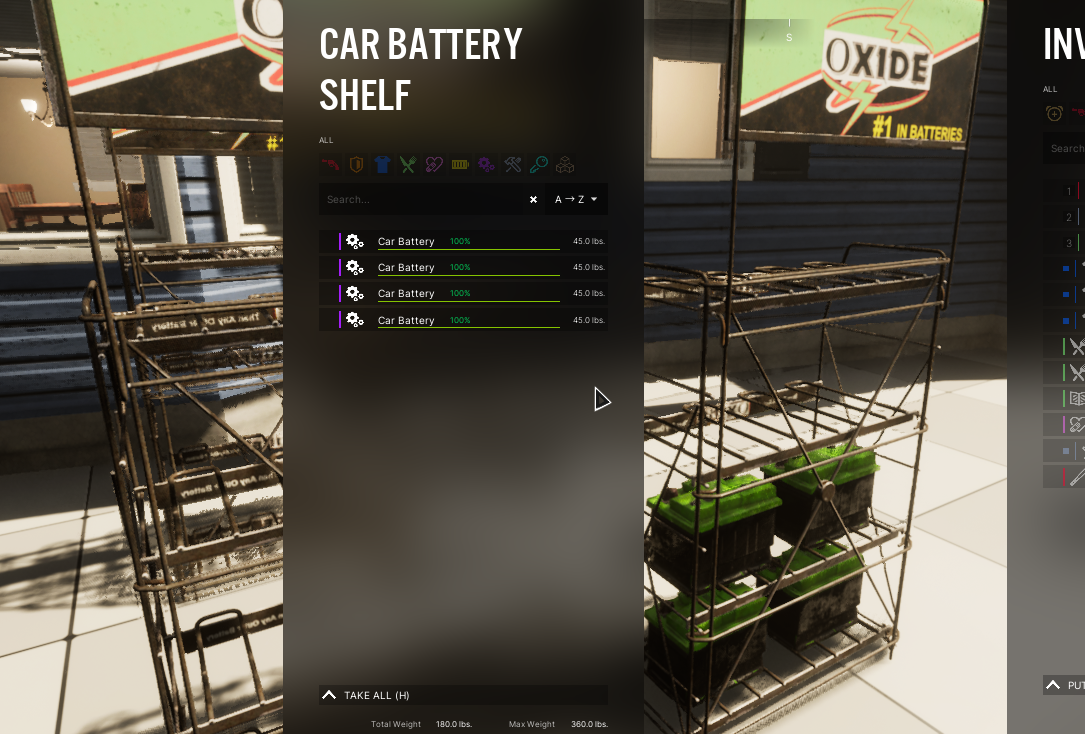1085x734 pixels.
Task: Filter by tools (hammer and wrench icon)
Action: point(513,164)
